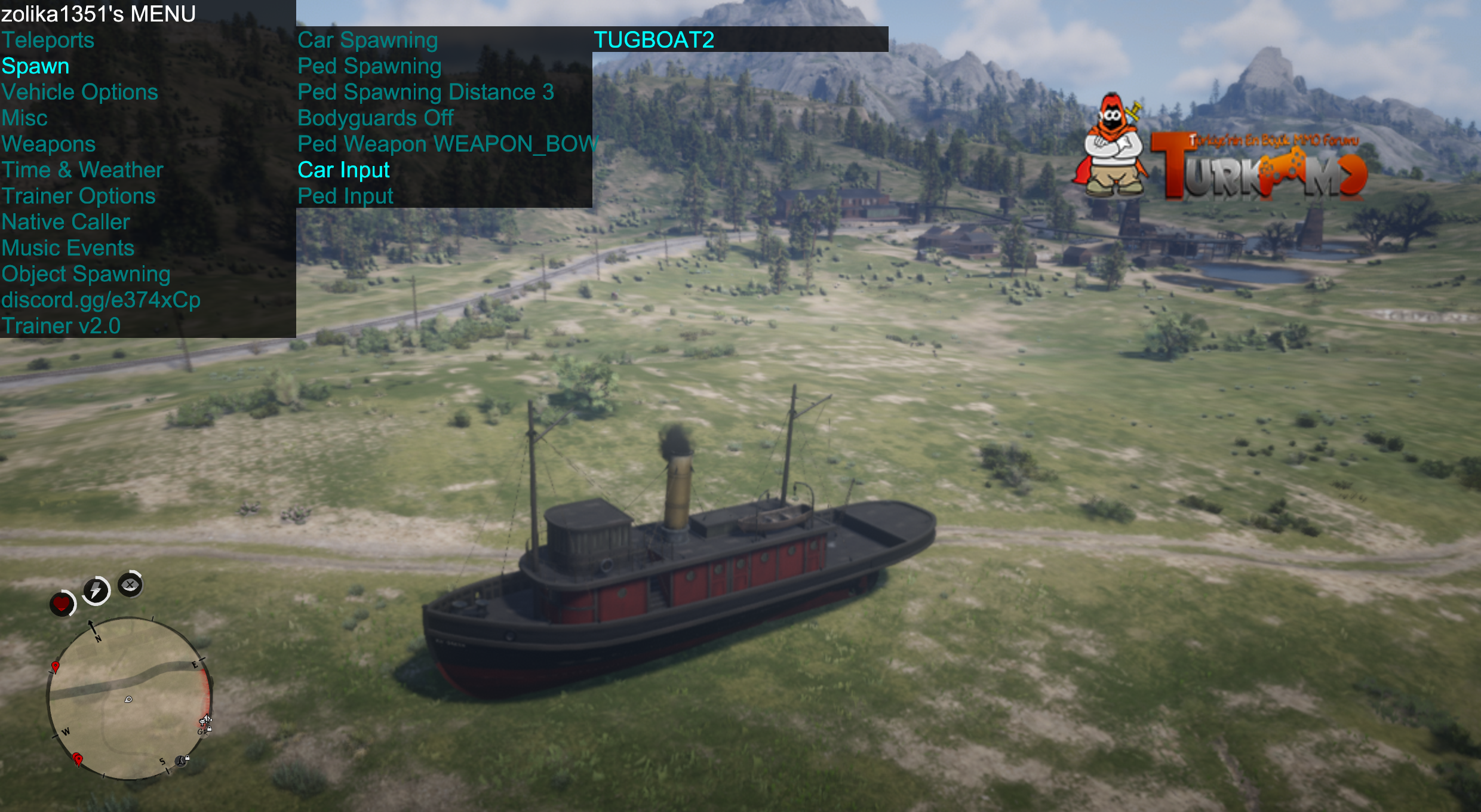
Task: Open Vehicle Options
Action: (x=79, y=92)
